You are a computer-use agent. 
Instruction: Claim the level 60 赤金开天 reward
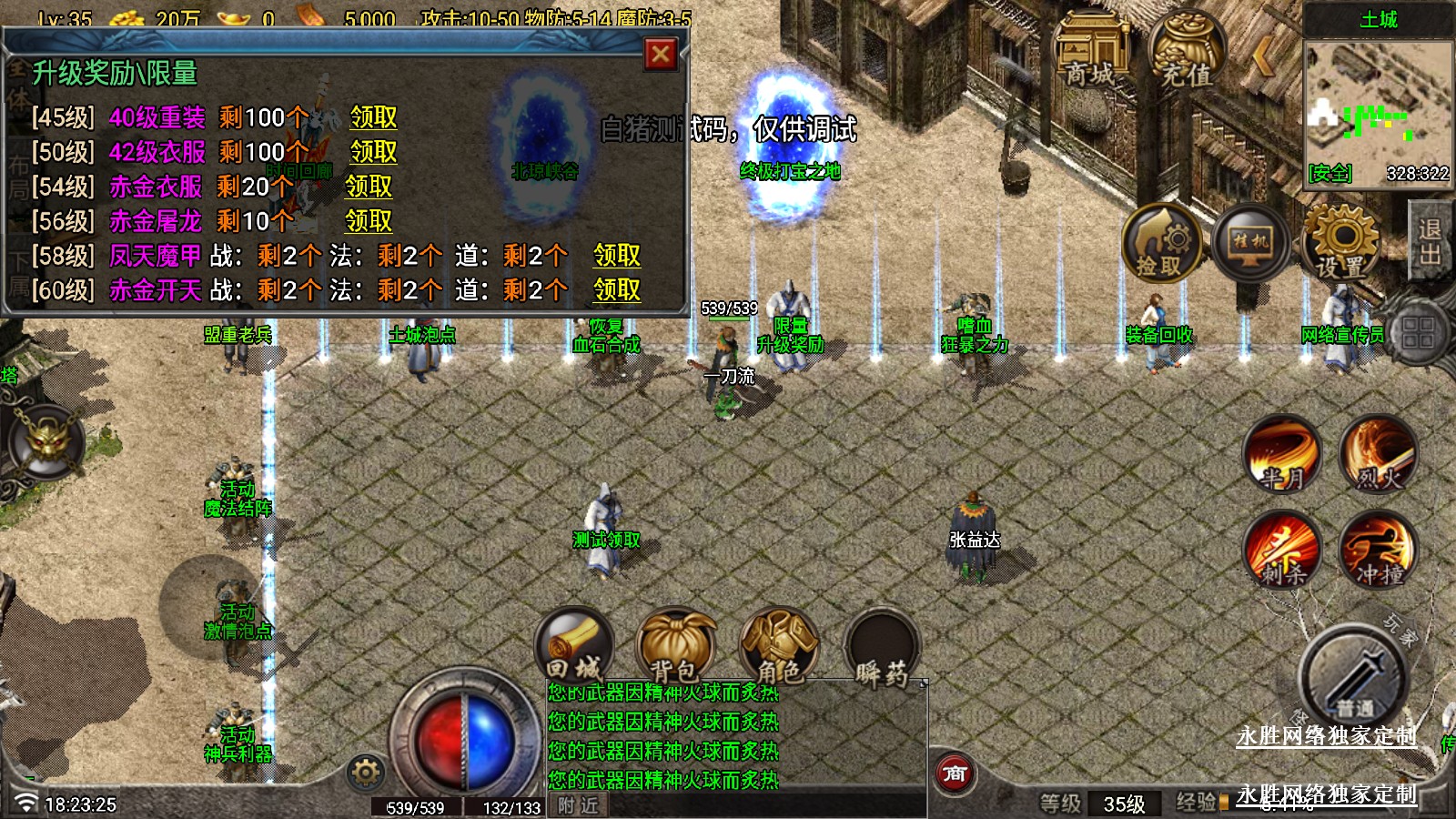617,290
